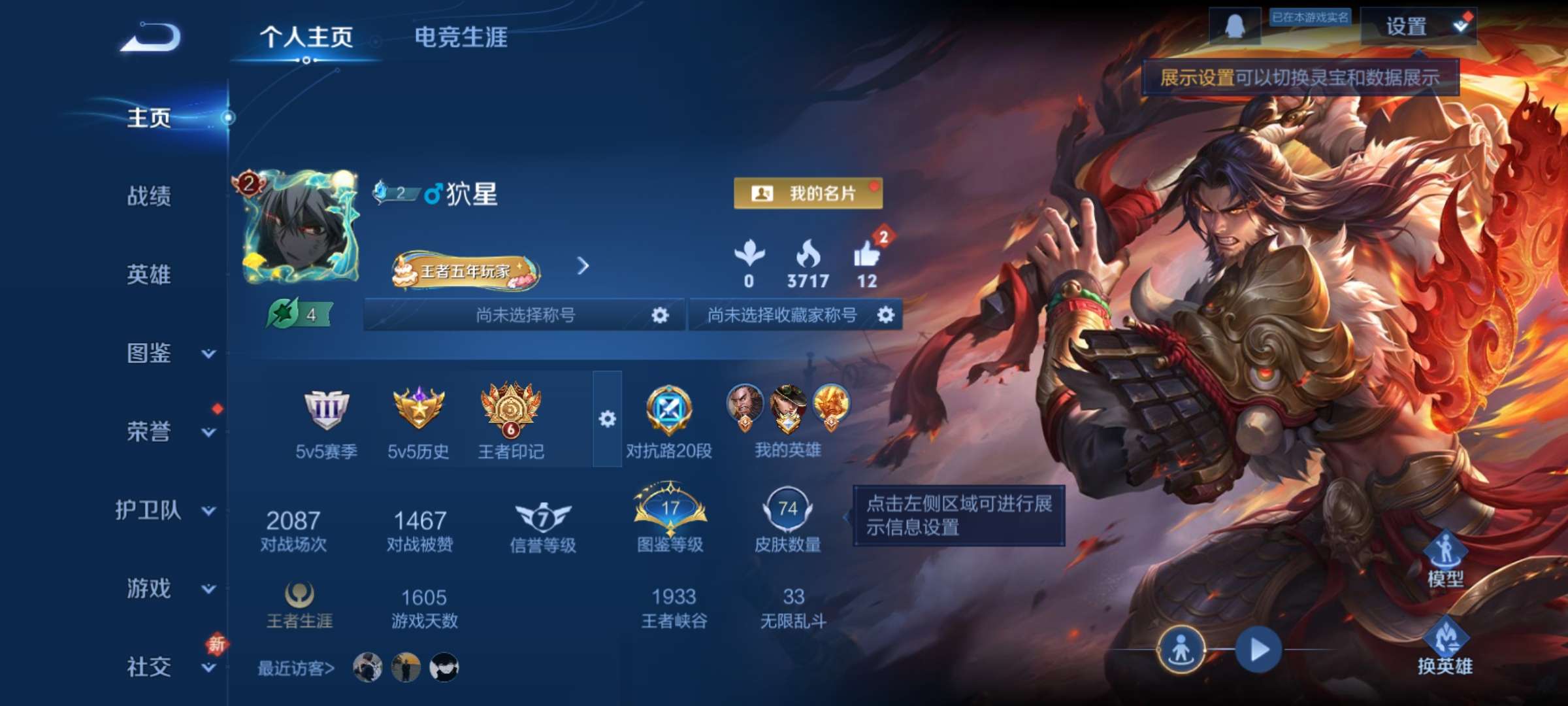
Task: Open the notification bell icon
Action: coord(1234,24)
